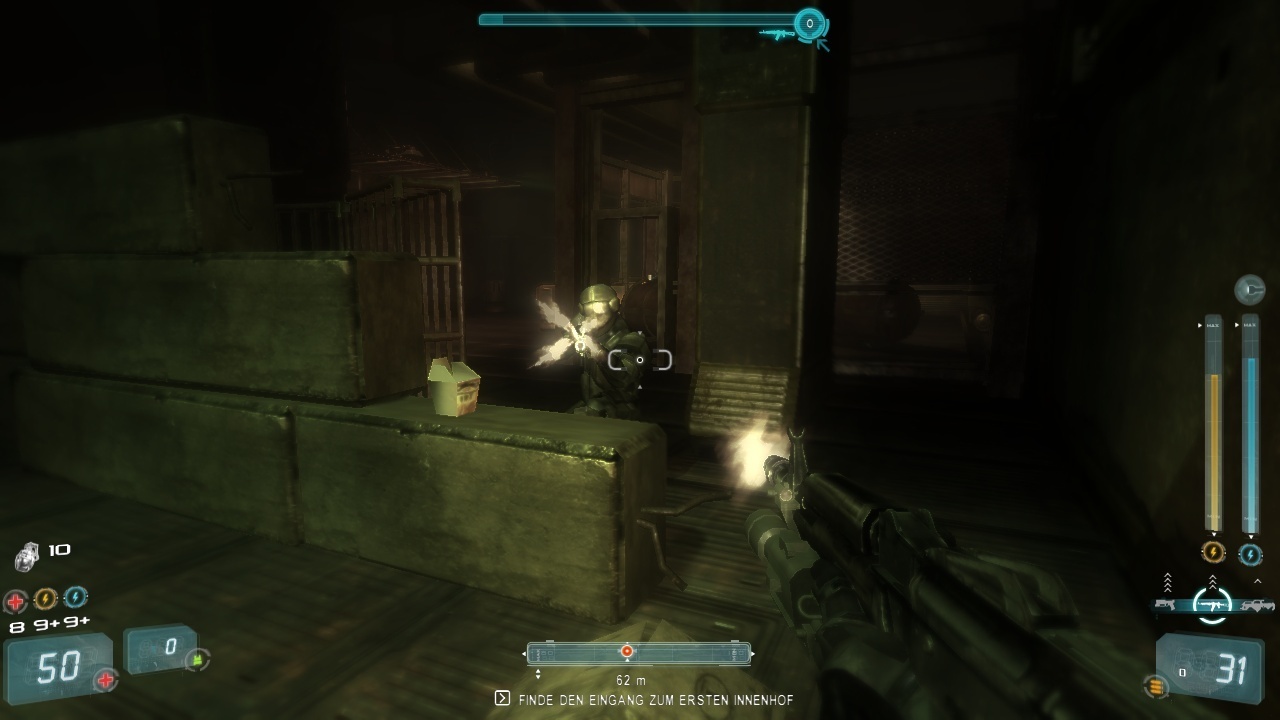The width and height of the screenshot is (1280, 720).
Task: Select the assault rifle in the weapon selector
Action: click(1212, 603)
